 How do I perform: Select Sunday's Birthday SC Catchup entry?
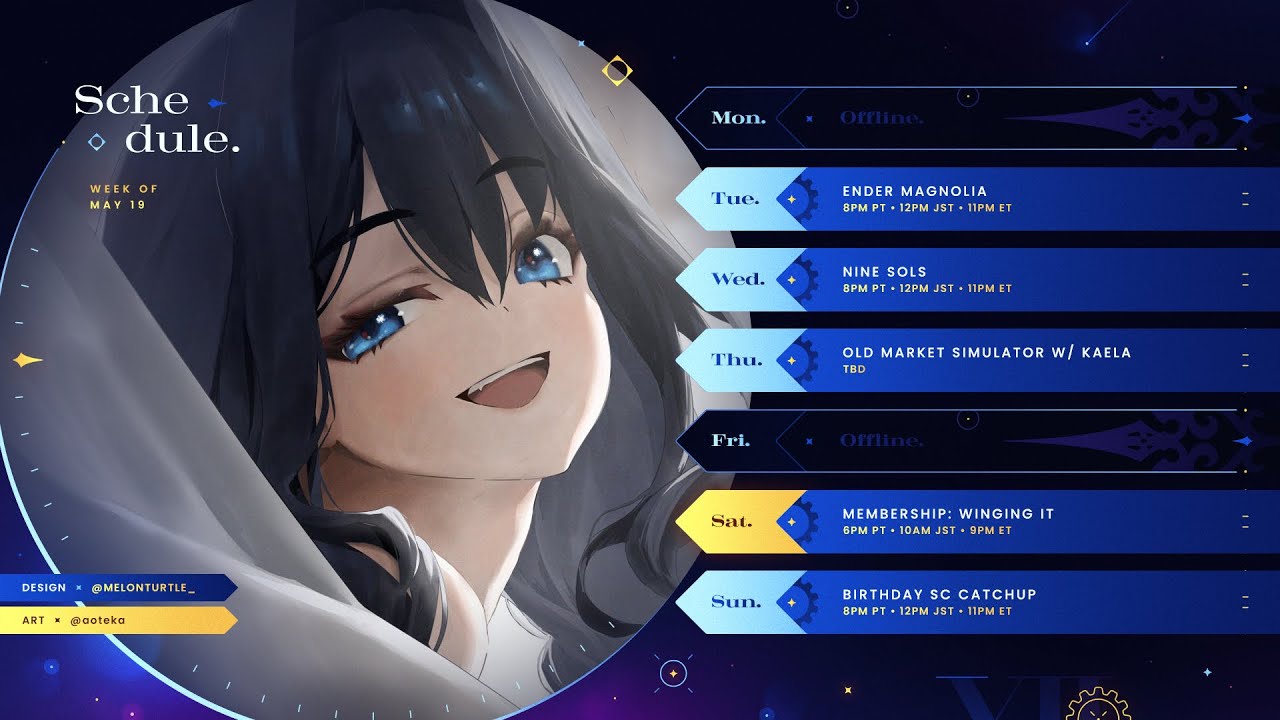(x=960, y=602)
